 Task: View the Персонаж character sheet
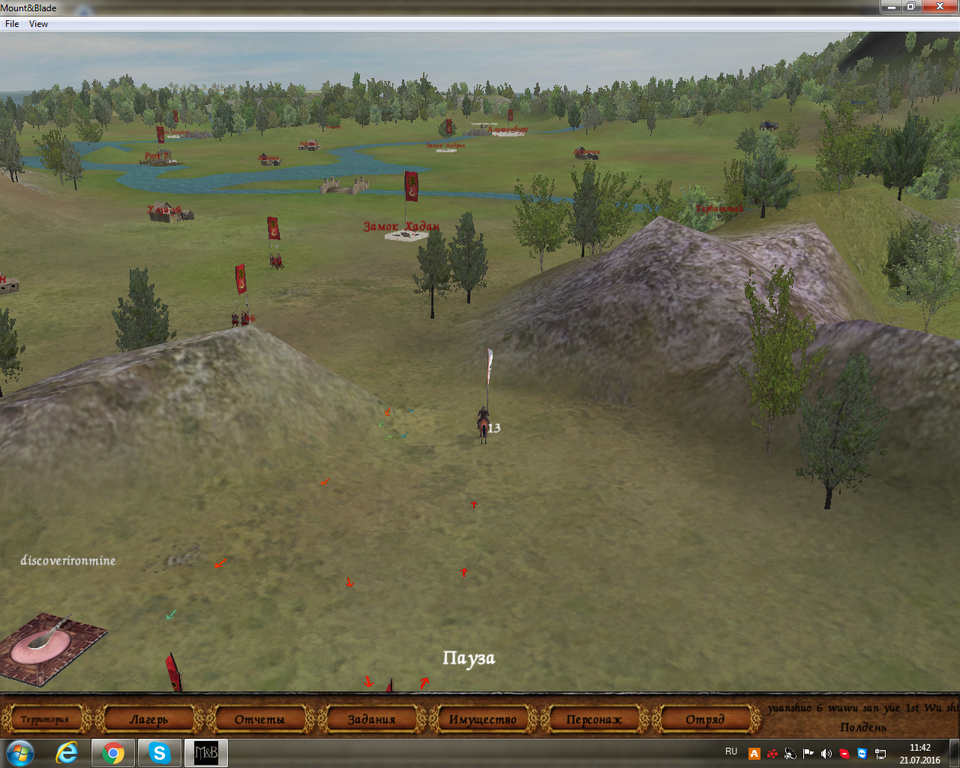click(594, 719)
